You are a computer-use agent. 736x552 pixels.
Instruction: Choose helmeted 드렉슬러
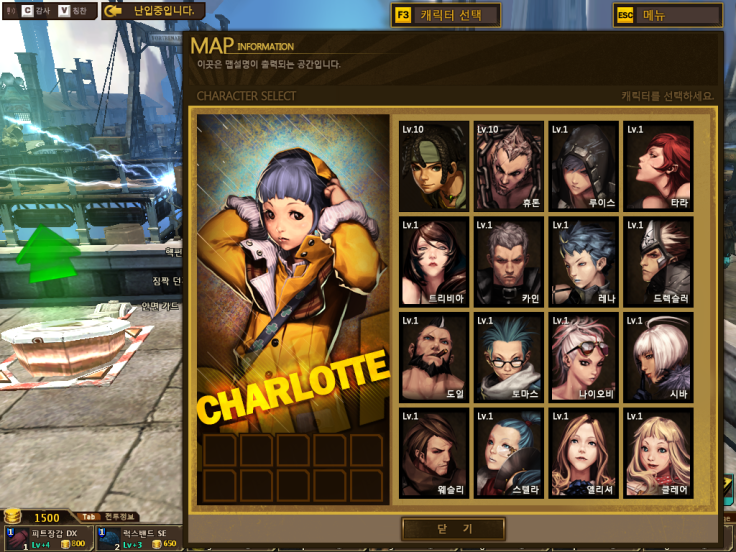[658, 261]
